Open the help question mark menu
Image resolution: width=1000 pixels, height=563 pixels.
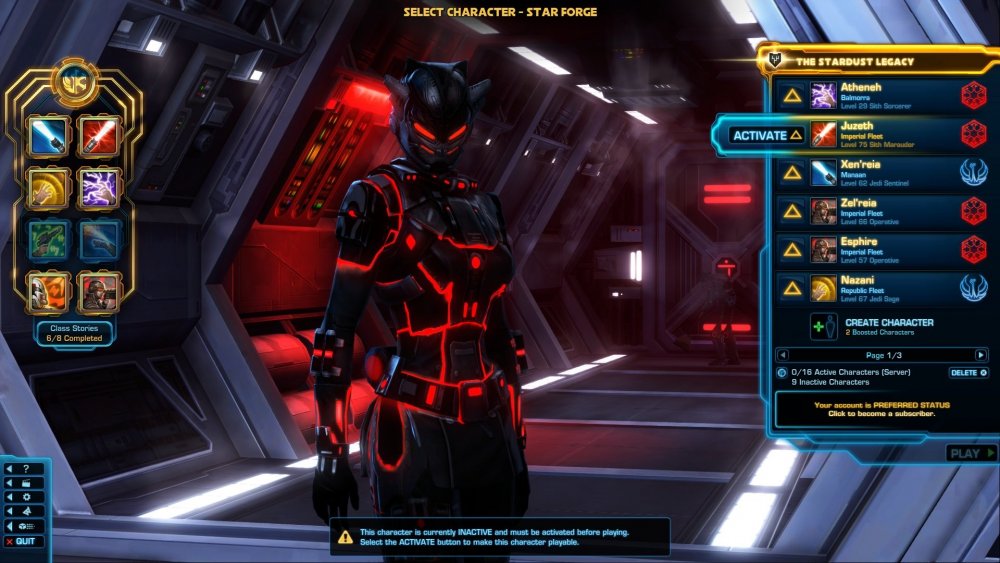[x=26, y=468]
